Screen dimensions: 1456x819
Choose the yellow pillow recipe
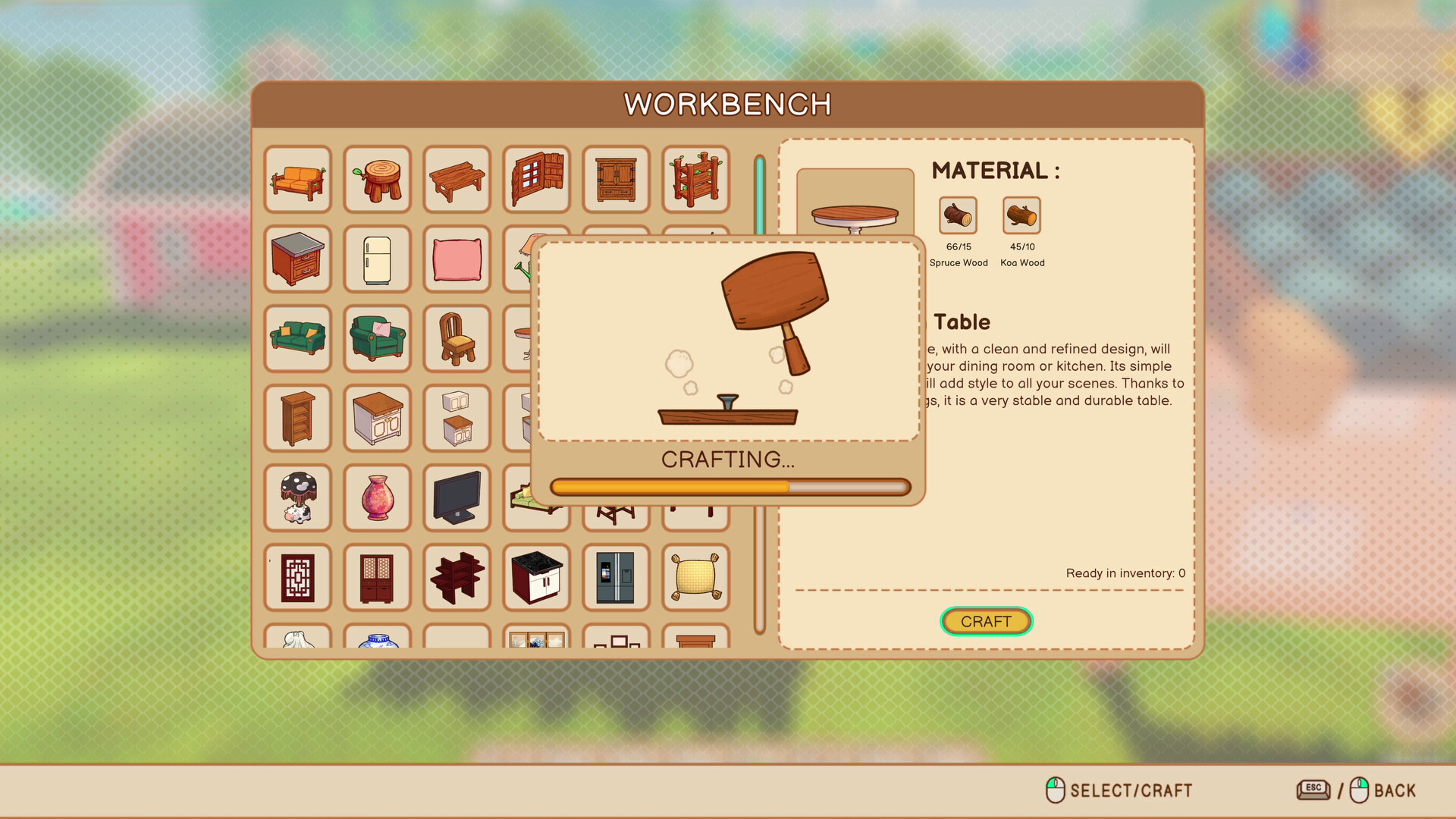tap(695, 577)
